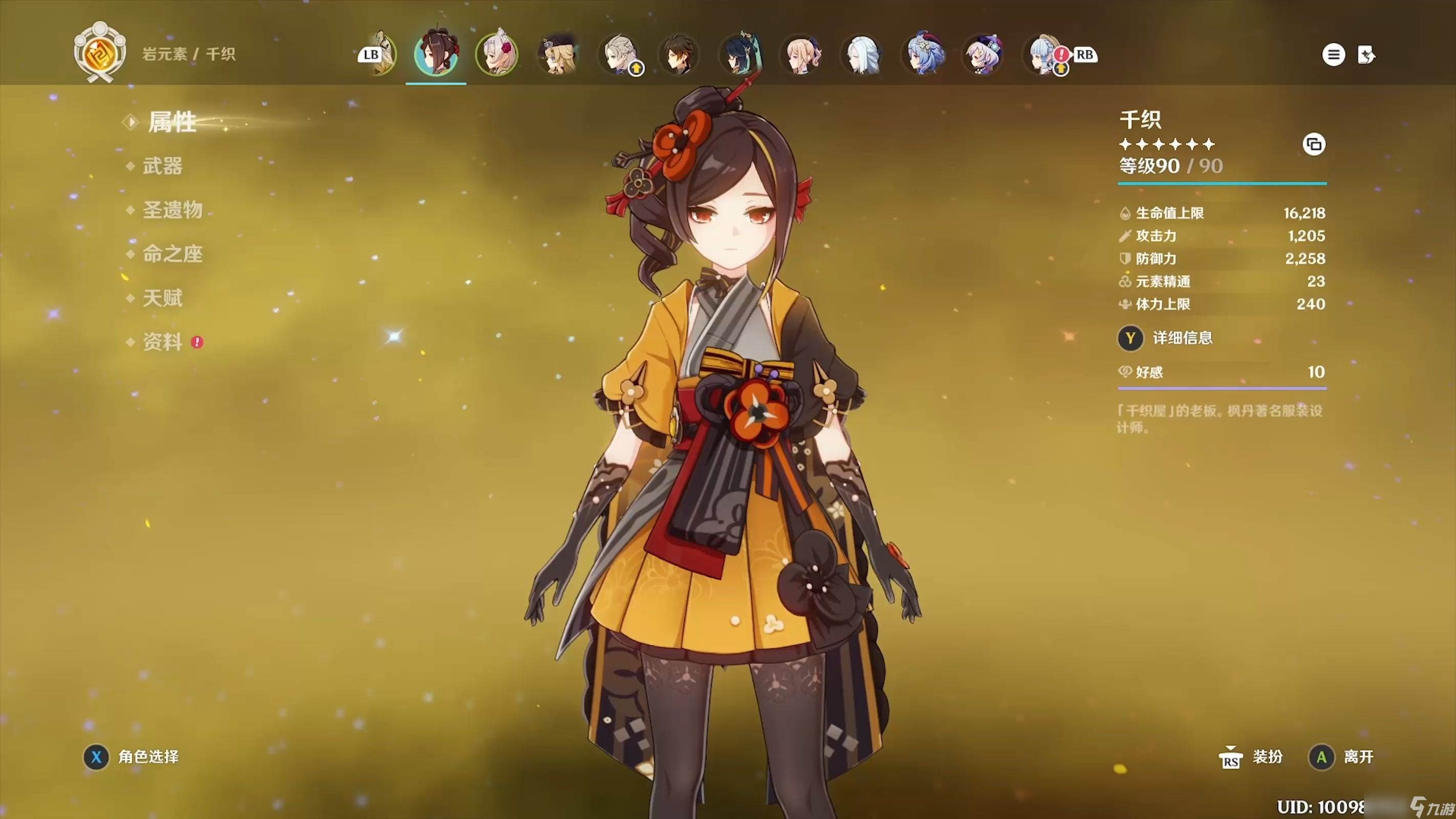This screenshot has width=1456, height=819.
Task: Select the 武器 weapon menu entry
Action: click(x=162, y=166)
